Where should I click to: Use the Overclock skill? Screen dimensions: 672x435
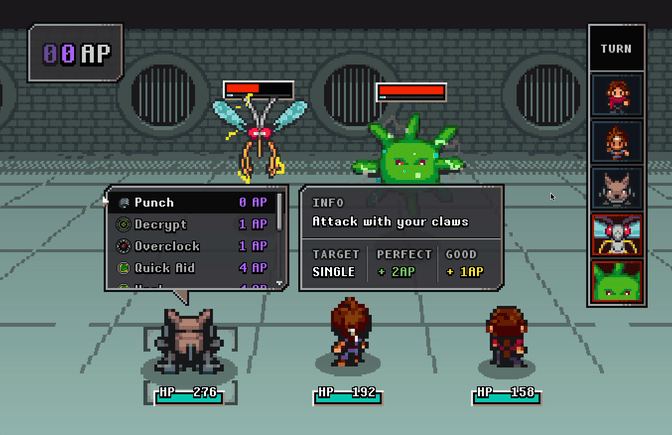click(x=190, y=247)
